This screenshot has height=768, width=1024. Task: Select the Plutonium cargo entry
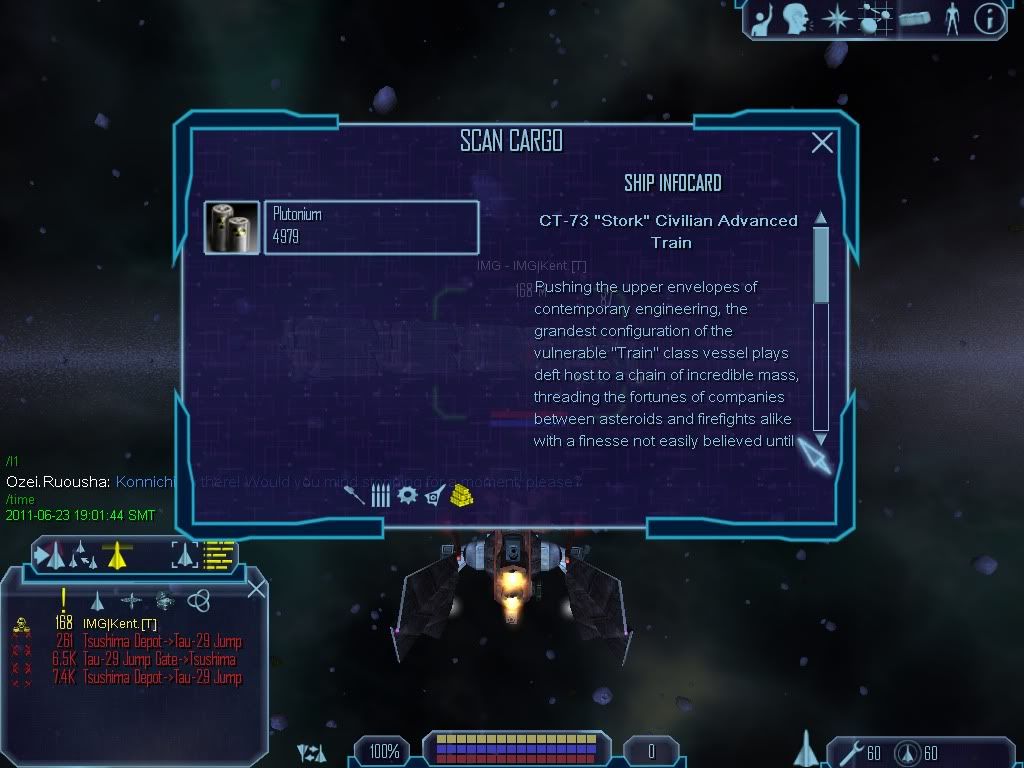[371, 228]
